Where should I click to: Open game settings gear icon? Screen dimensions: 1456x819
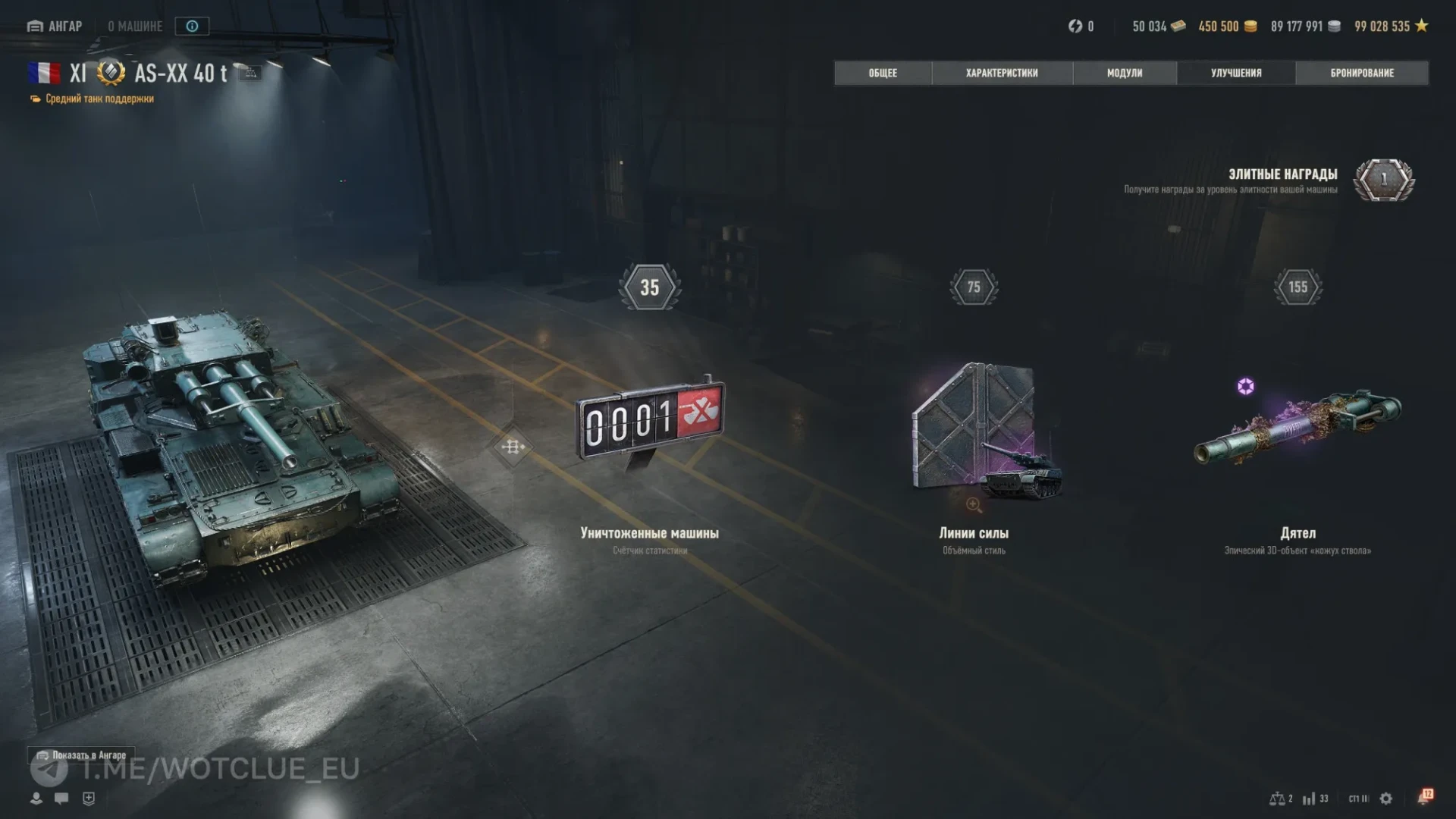pyautogui.click(x=1386, y=799)
